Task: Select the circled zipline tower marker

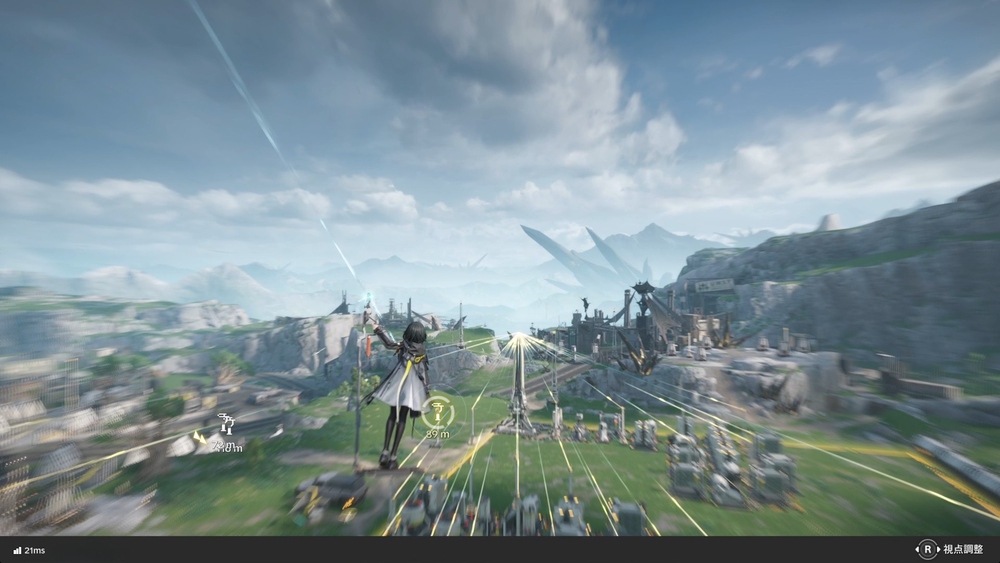Action: (437, 410)
